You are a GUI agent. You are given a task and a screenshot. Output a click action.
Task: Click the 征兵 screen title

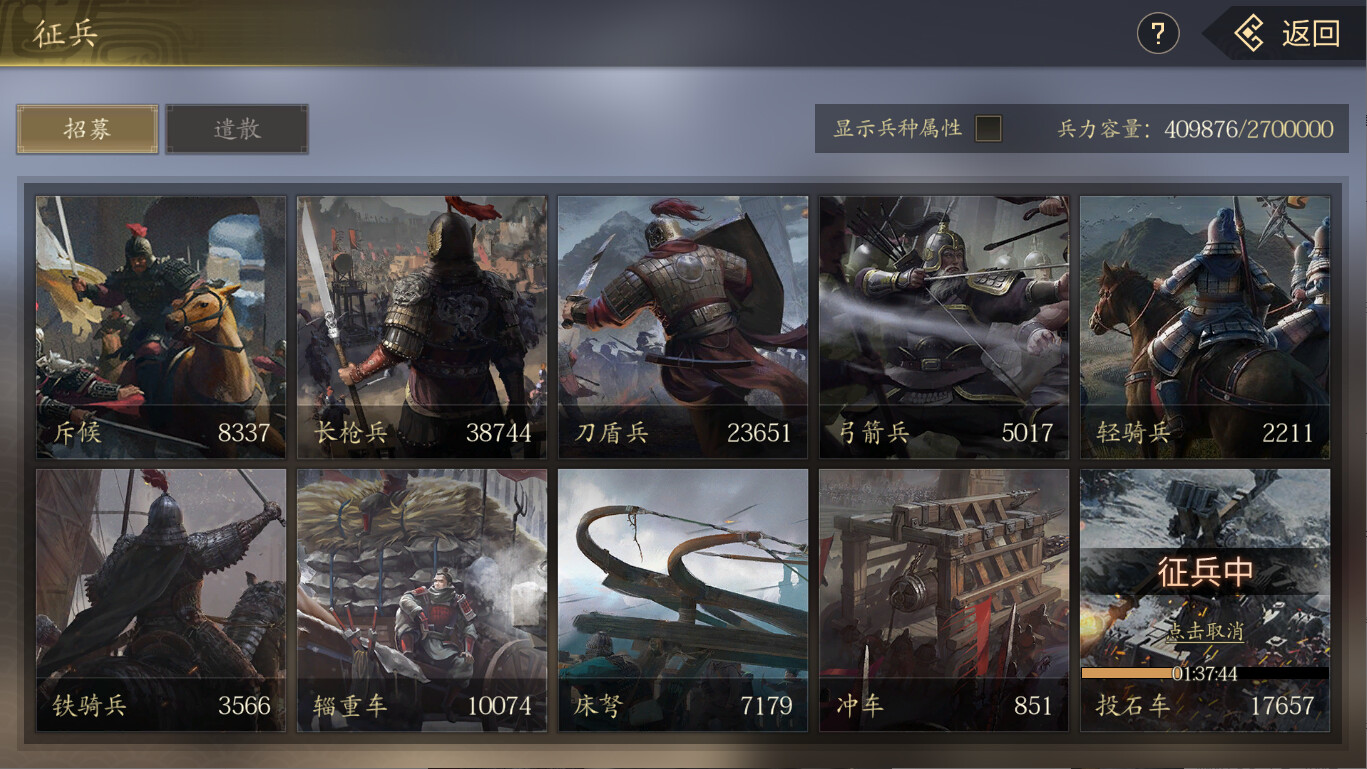click(66, 33)
